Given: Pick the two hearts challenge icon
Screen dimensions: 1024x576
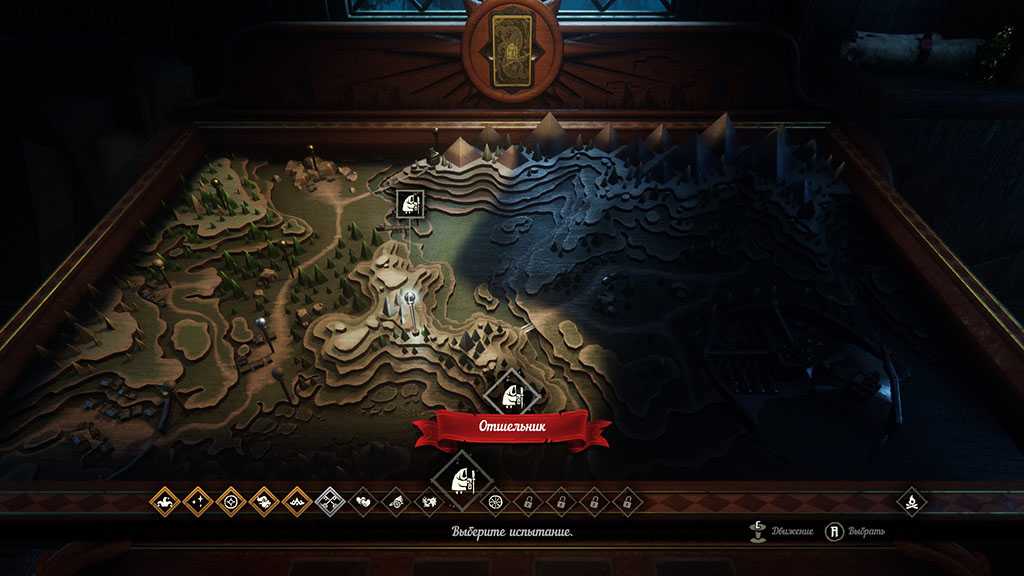Looking at the screenshot, I should click(x=363, y=500).
